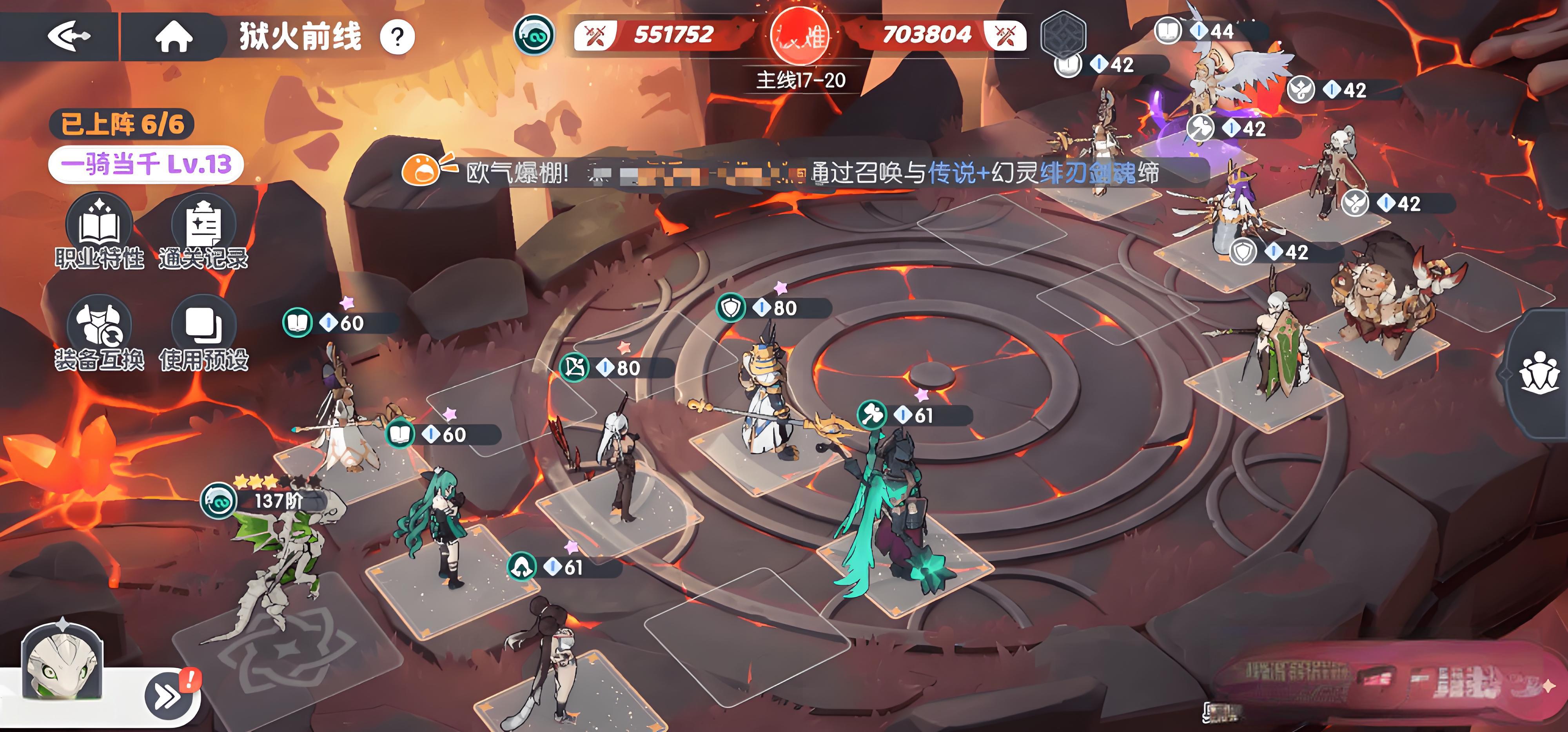
Task: Open the 一骑当千 Lv.13 formation buff
Action: (x=146, y=164)
